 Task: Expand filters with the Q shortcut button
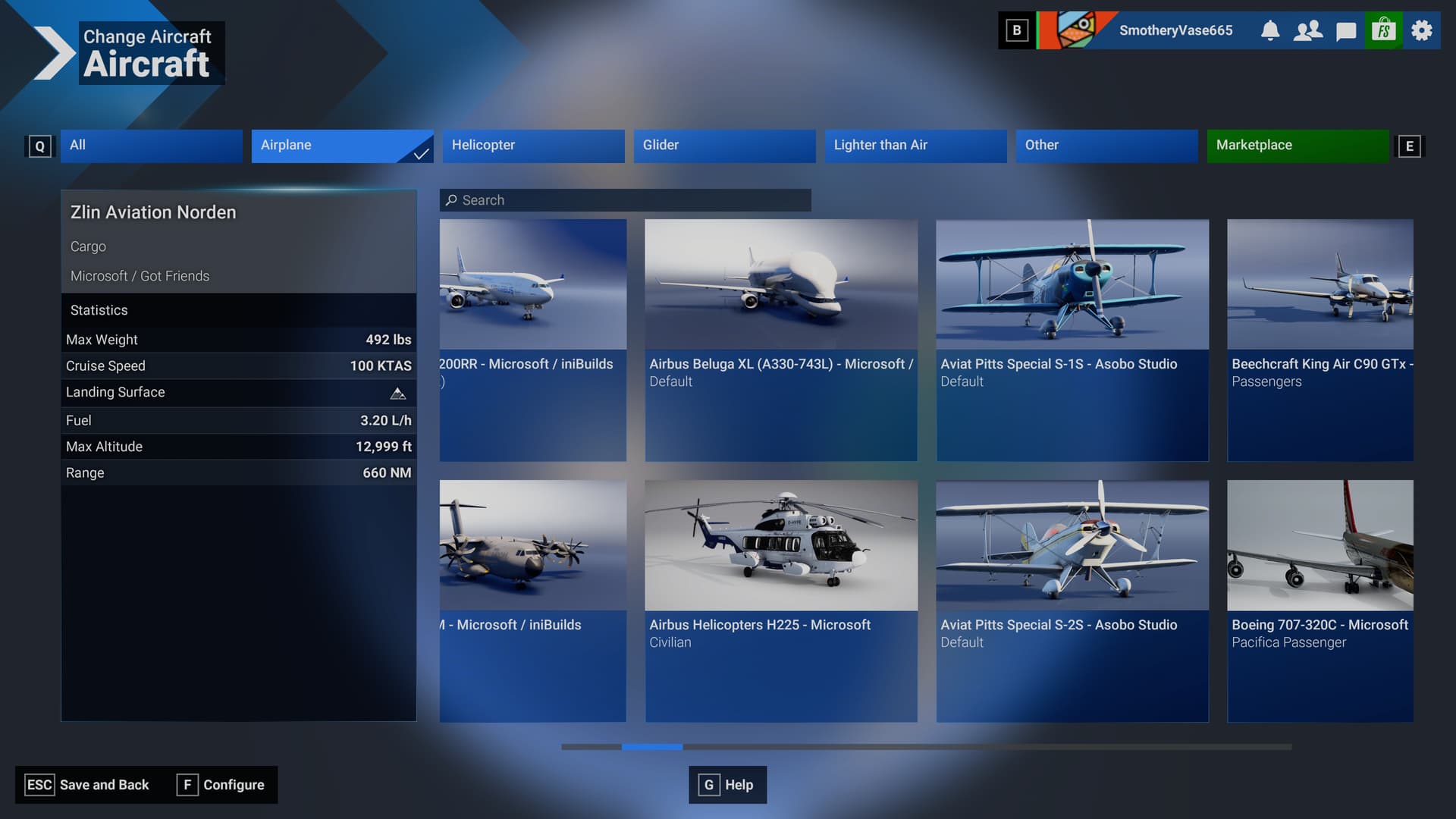[x=40, y=146]
